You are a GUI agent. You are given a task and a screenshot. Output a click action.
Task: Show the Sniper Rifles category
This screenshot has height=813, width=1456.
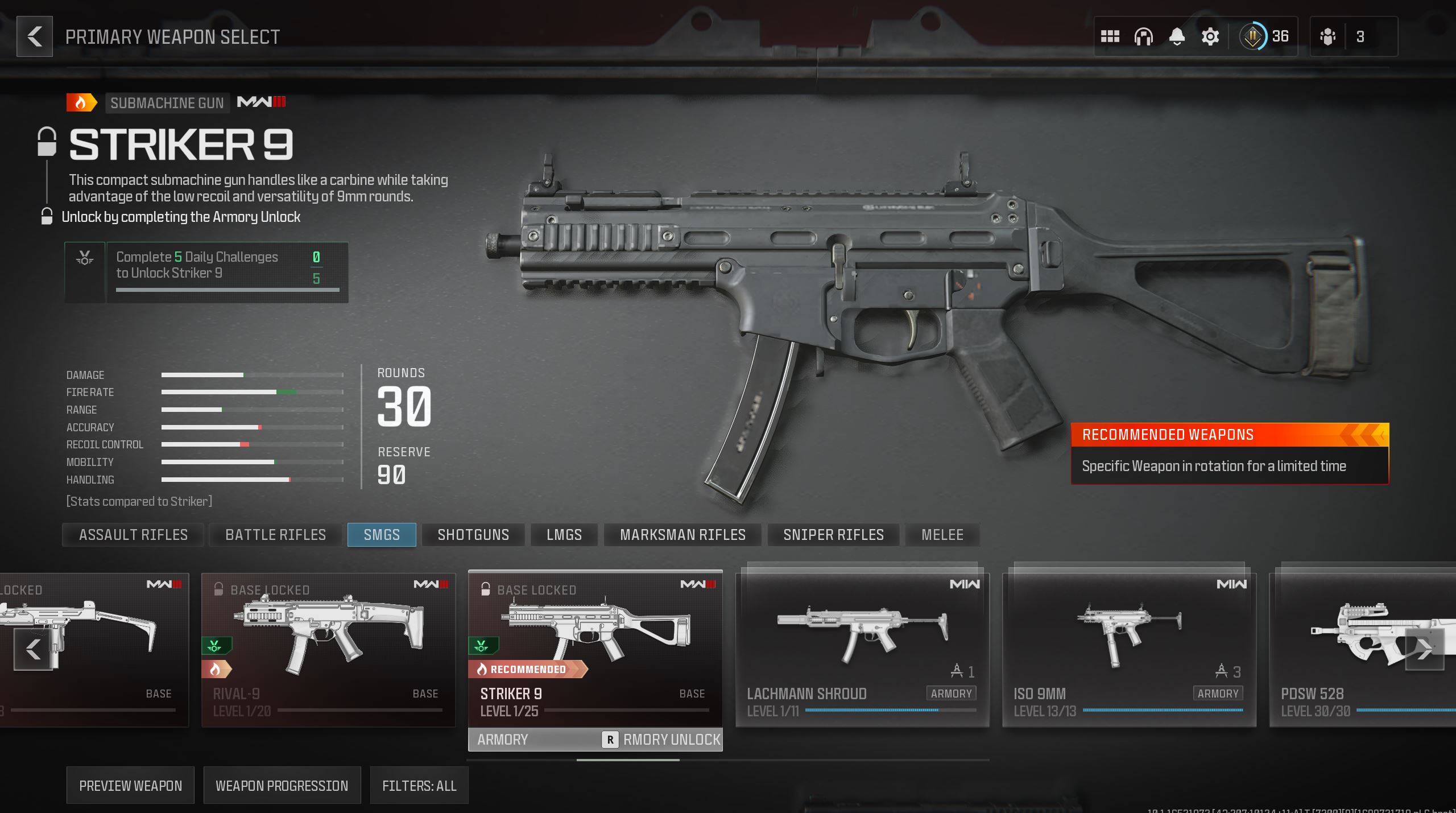[x=833, y=535]
